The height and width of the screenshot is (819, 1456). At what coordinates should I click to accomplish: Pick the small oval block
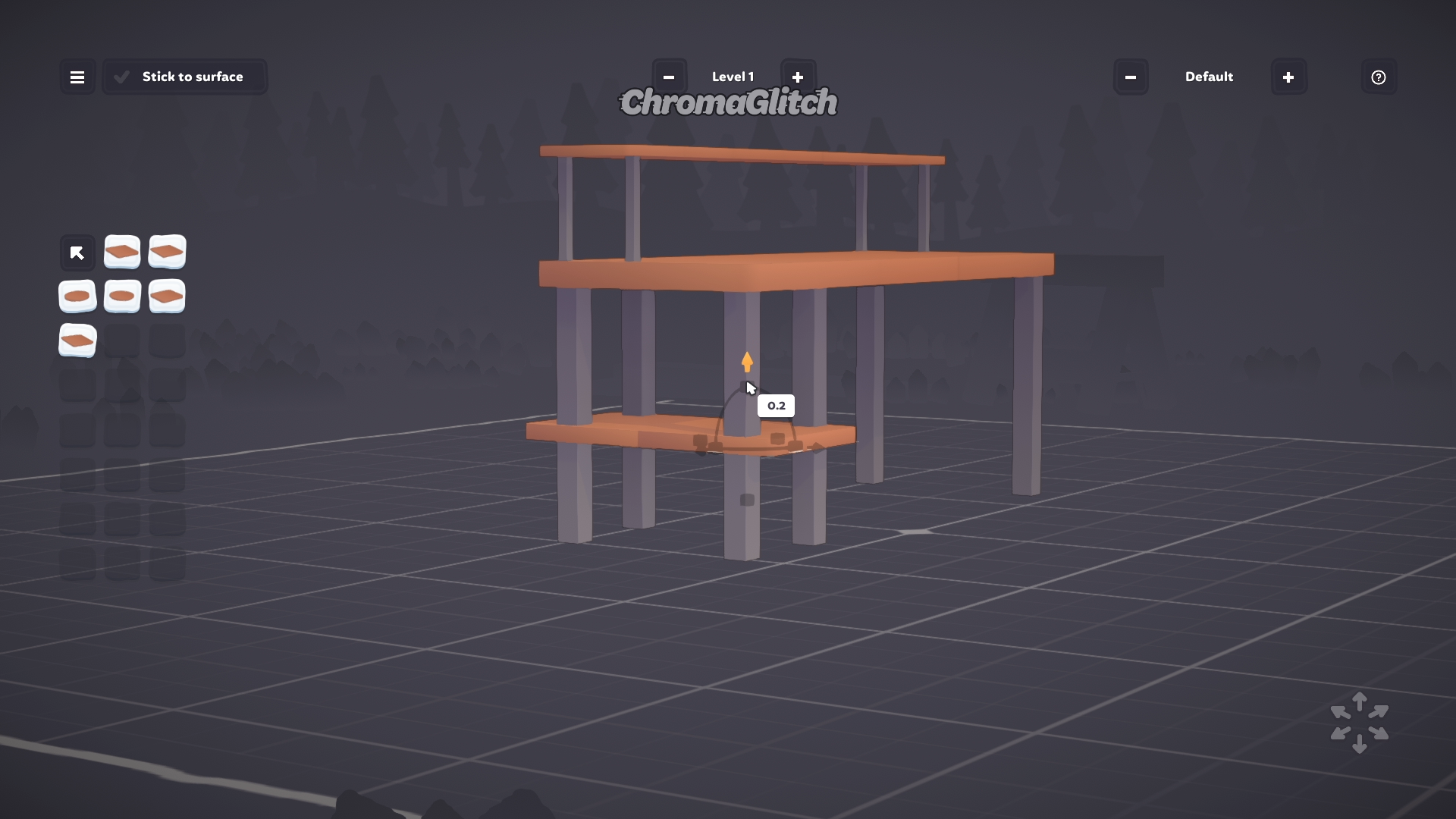click(x=122, y=297)
